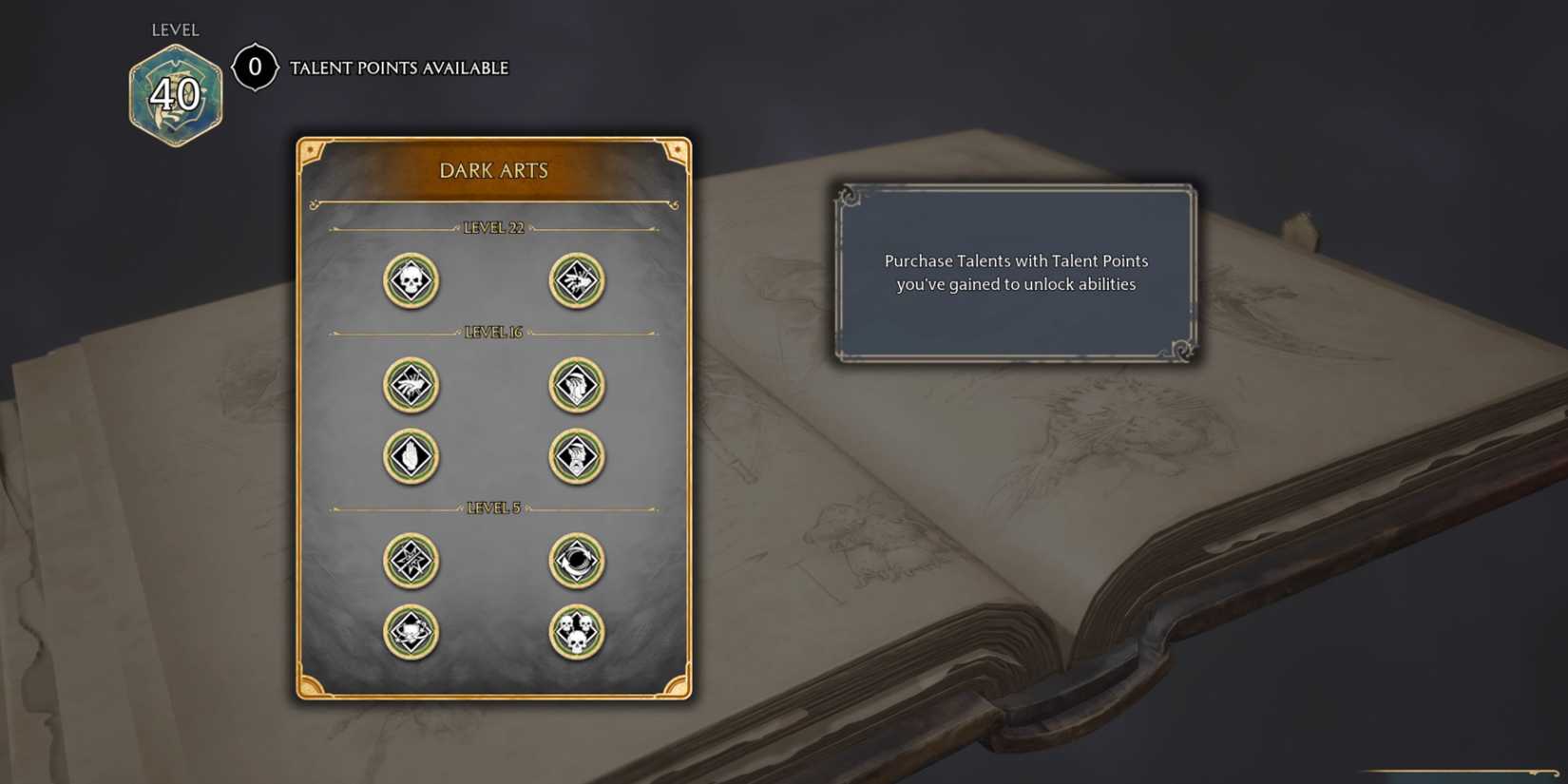This screenshot has width=1568, height=784.
Task: Select the skull-with-arrows talent near the bottom
Action: 410,631
